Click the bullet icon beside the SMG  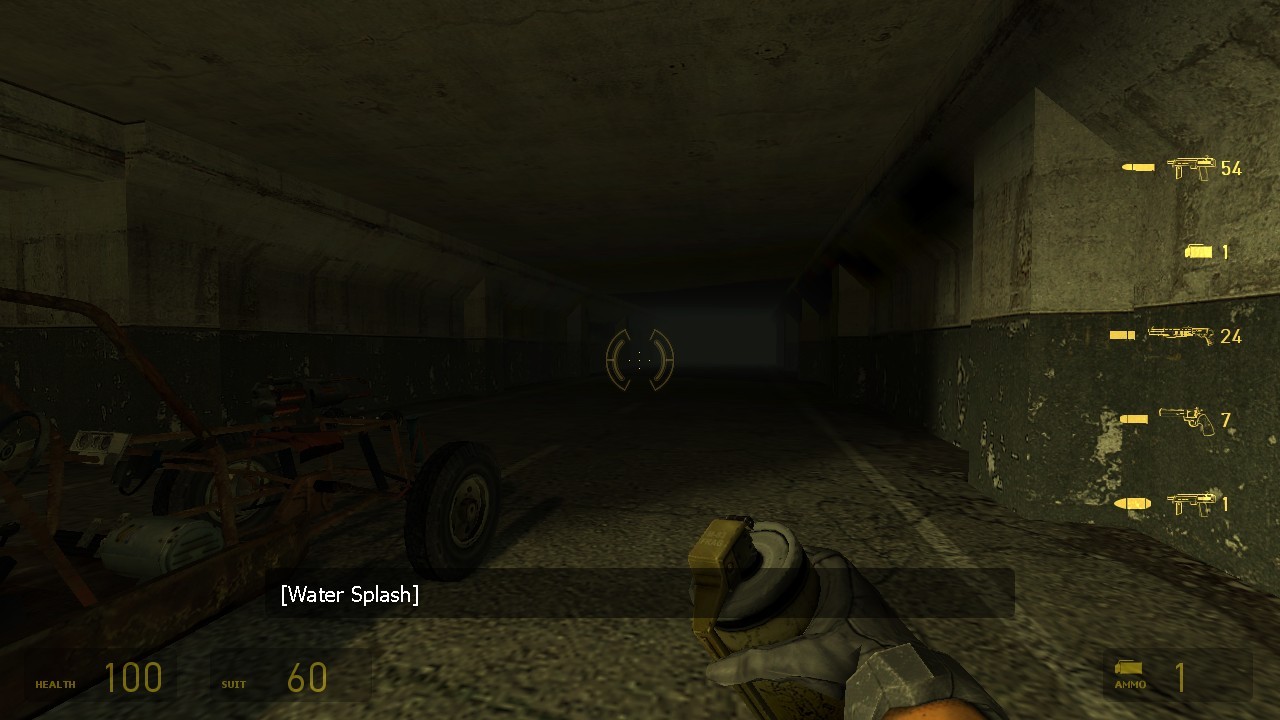tap(1137, 168)
